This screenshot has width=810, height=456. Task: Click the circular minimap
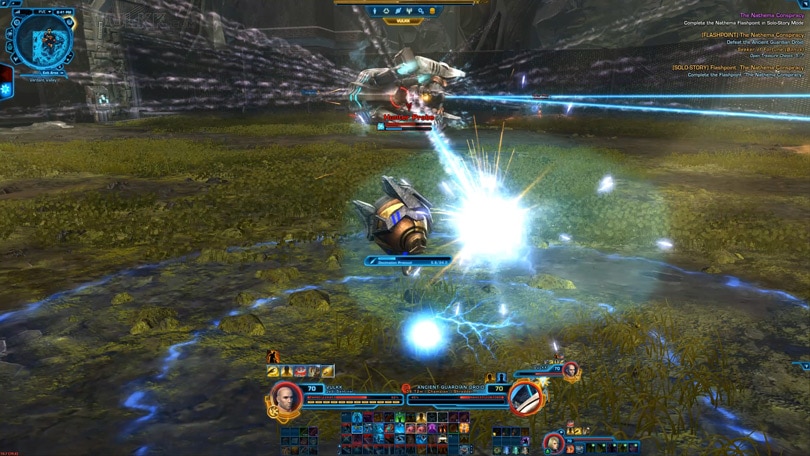(43, 41)
